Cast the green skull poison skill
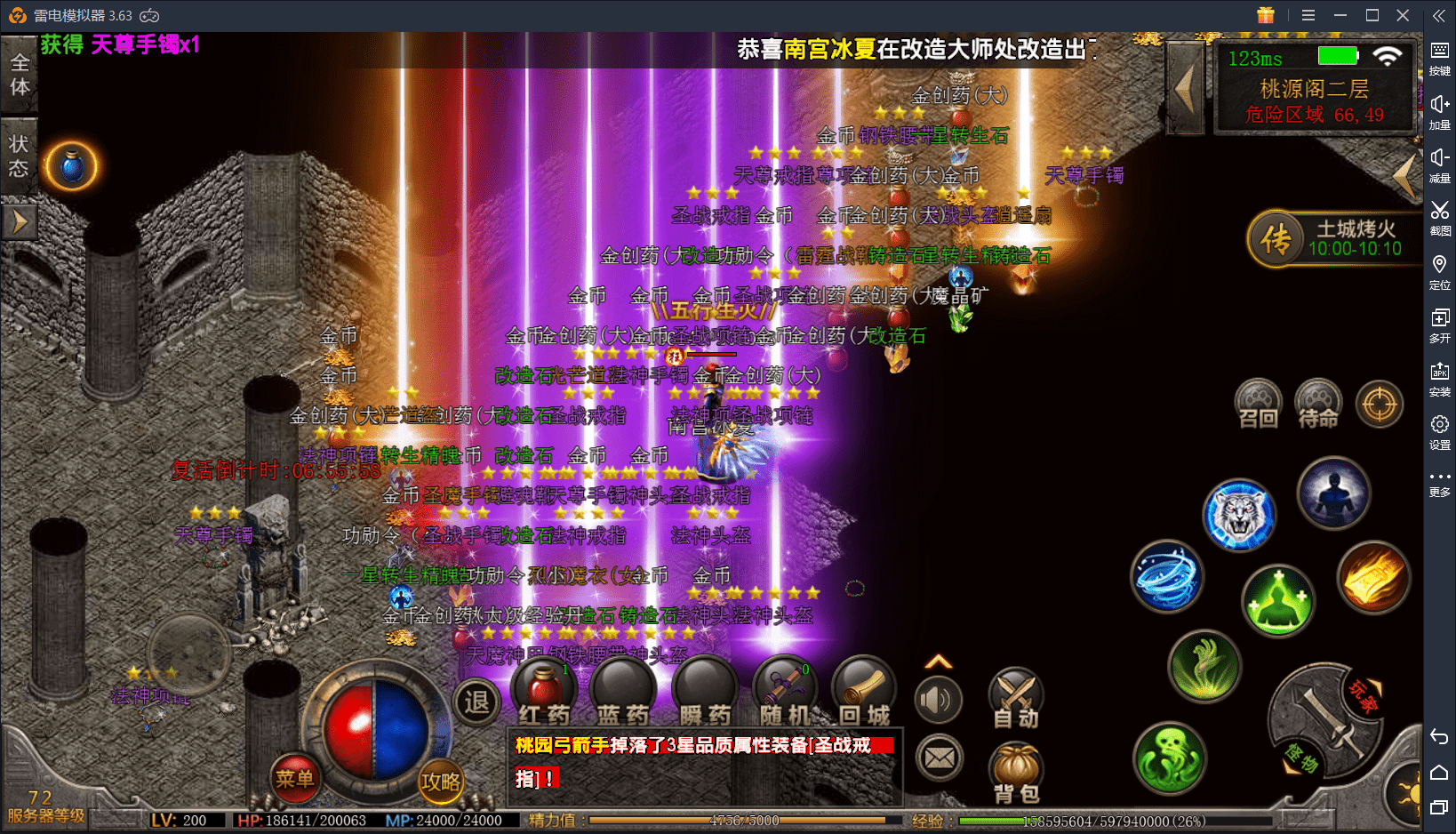This screenshot has width=1456, height=834. tap(1170, 758)
